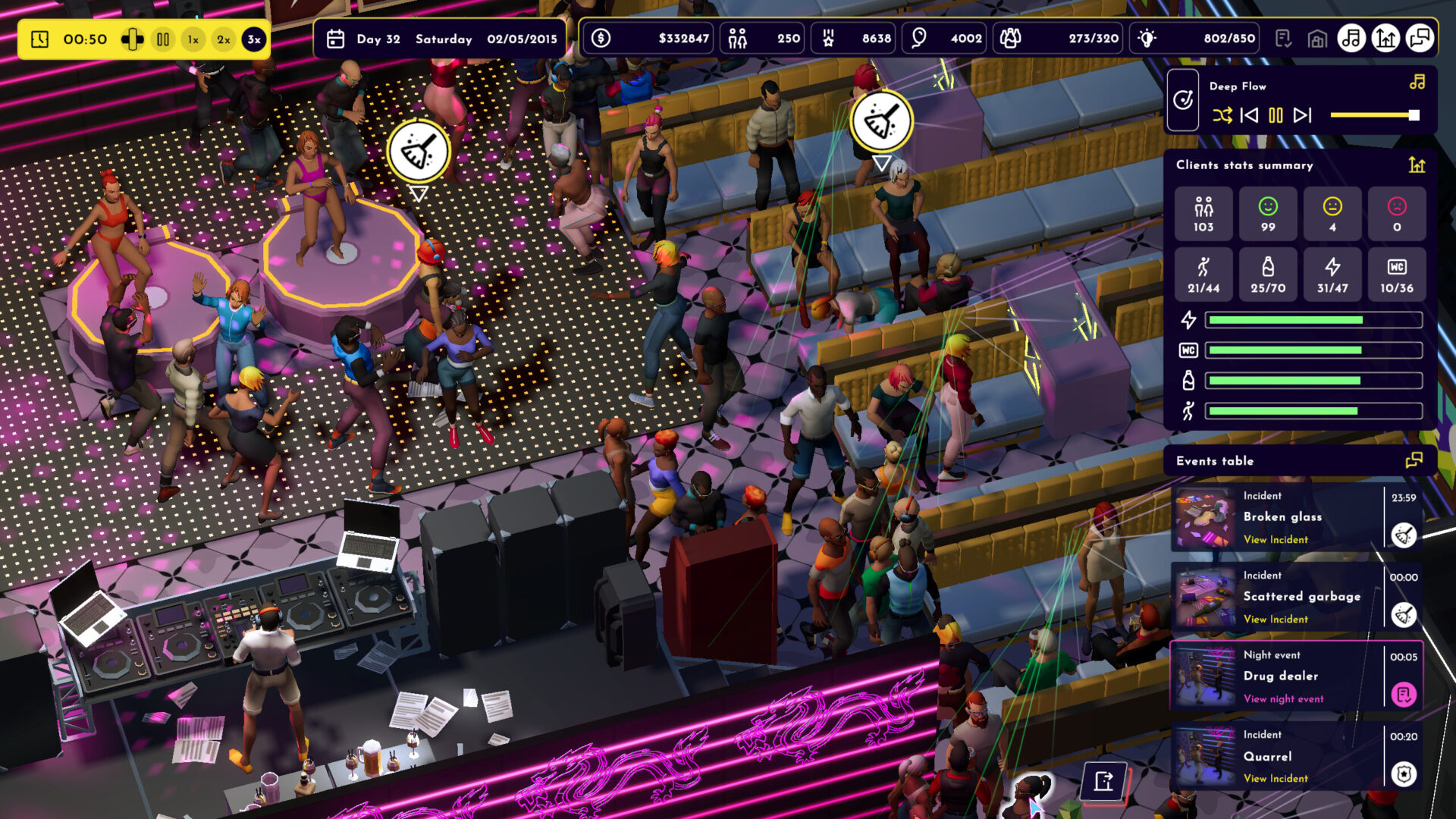
Task: Skip to next music track
Action: [1302, 115]
